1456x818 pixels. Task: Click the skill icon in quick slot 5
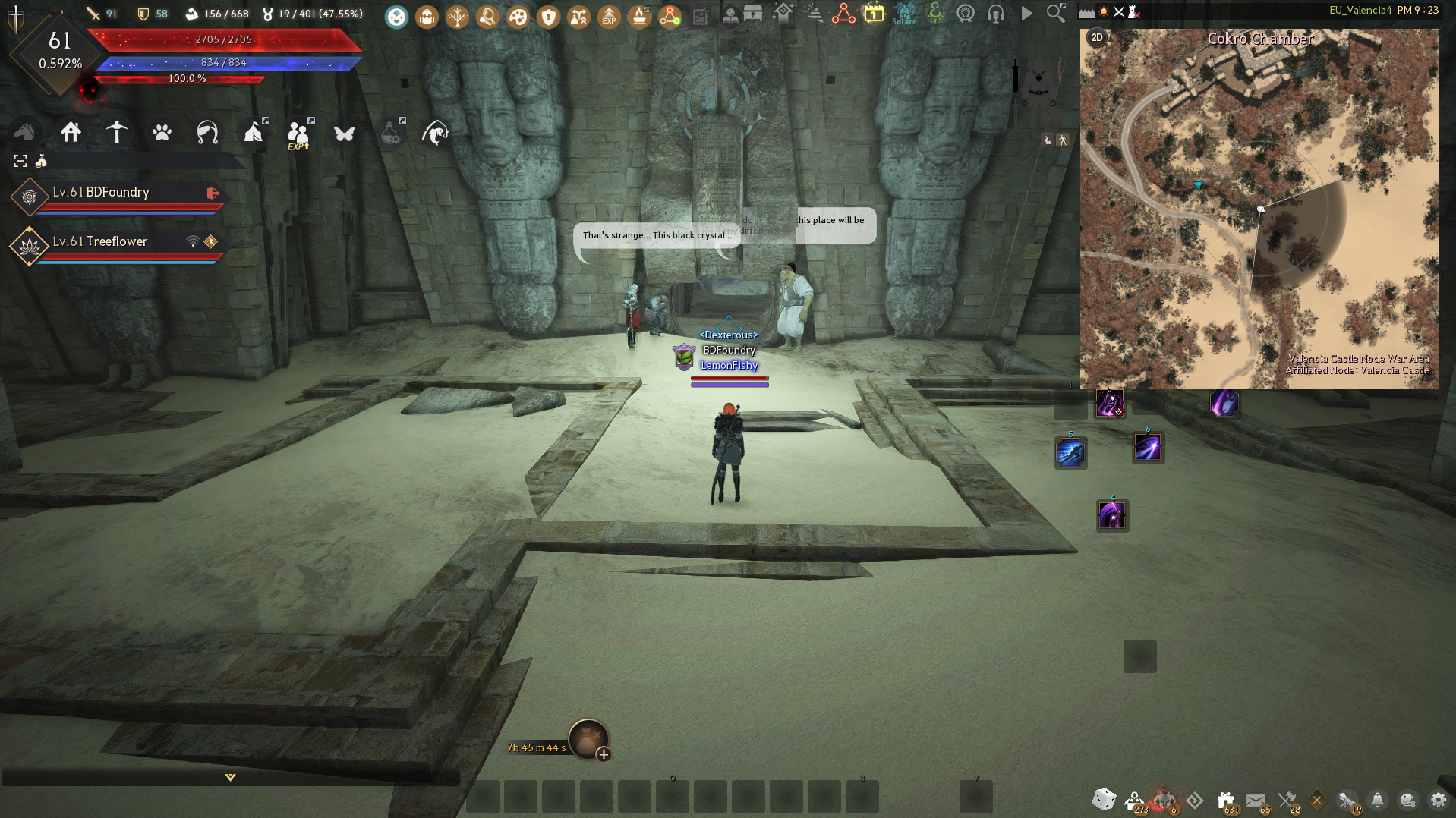coord(1070,451)
